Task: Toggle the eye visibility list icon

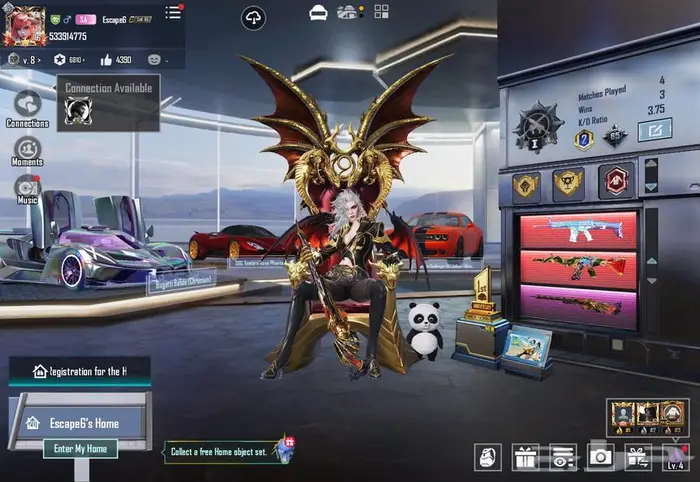Action: pyautogui.click(x=563, y=457)
